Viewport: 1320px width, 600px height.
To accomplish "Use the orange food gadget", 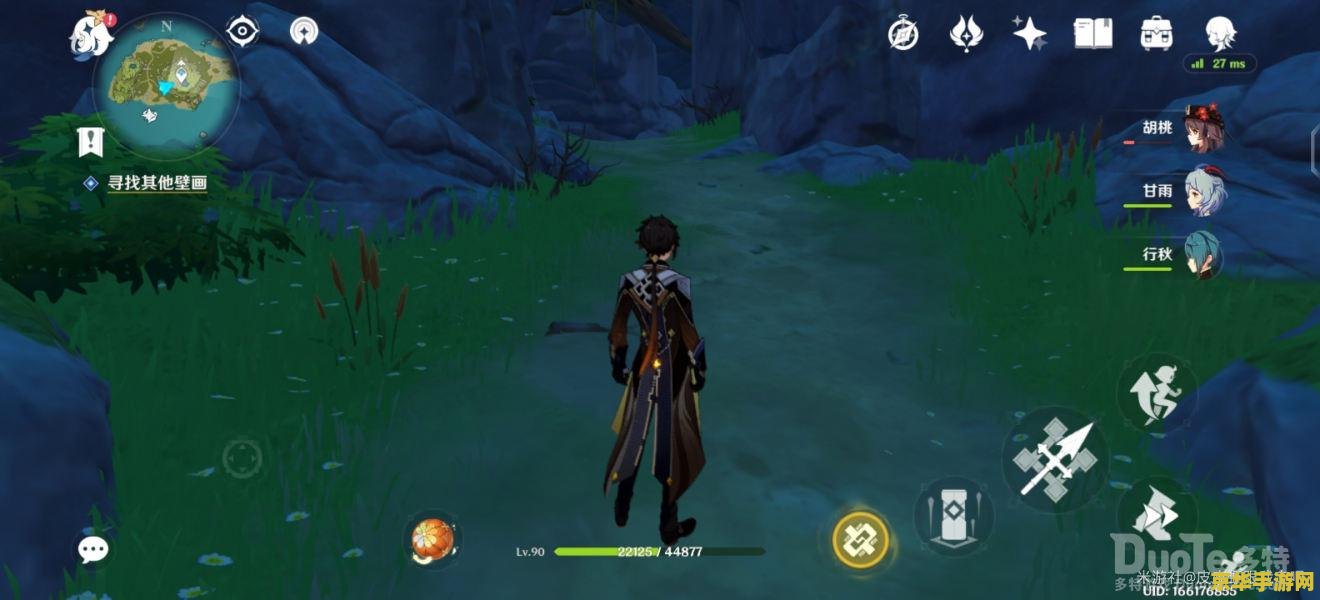I will click(x=433, y=540).
